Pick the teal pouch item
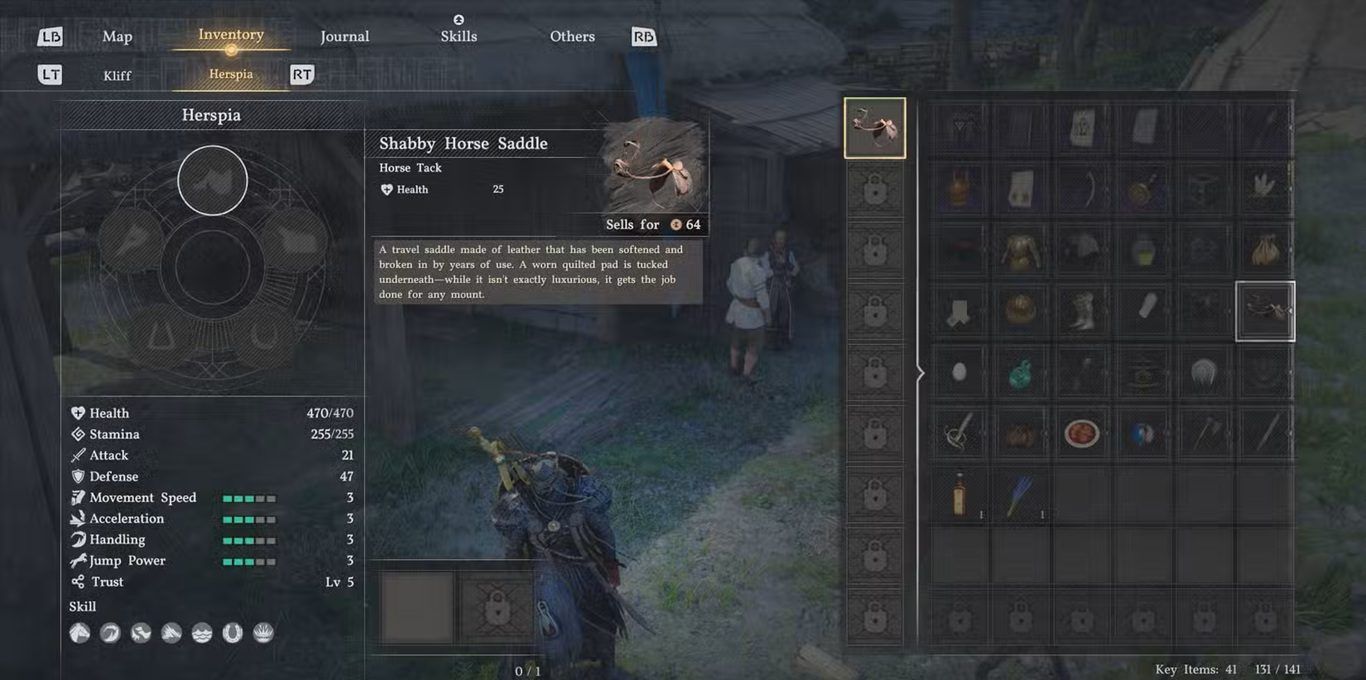Image resolution: width=1366 pixels, height=680 pixels. tap(1020, 374)
